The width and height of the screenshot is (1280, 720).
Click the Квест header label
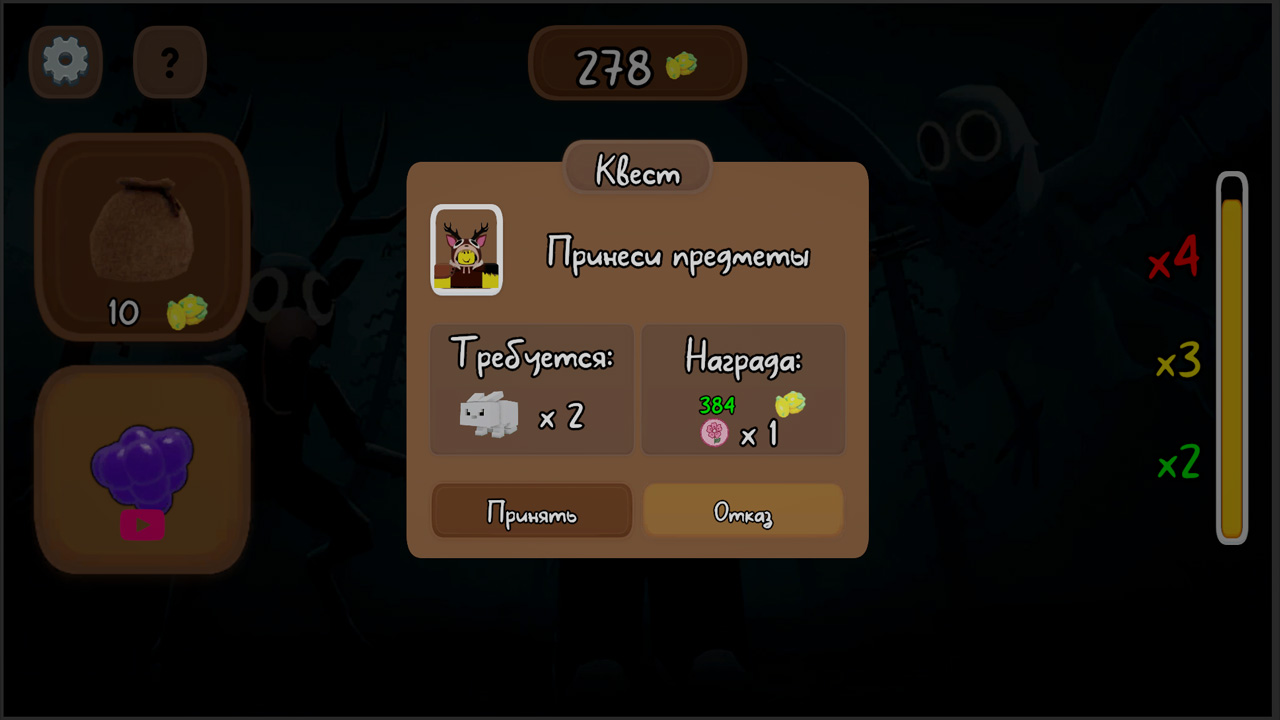pos(637,169)
